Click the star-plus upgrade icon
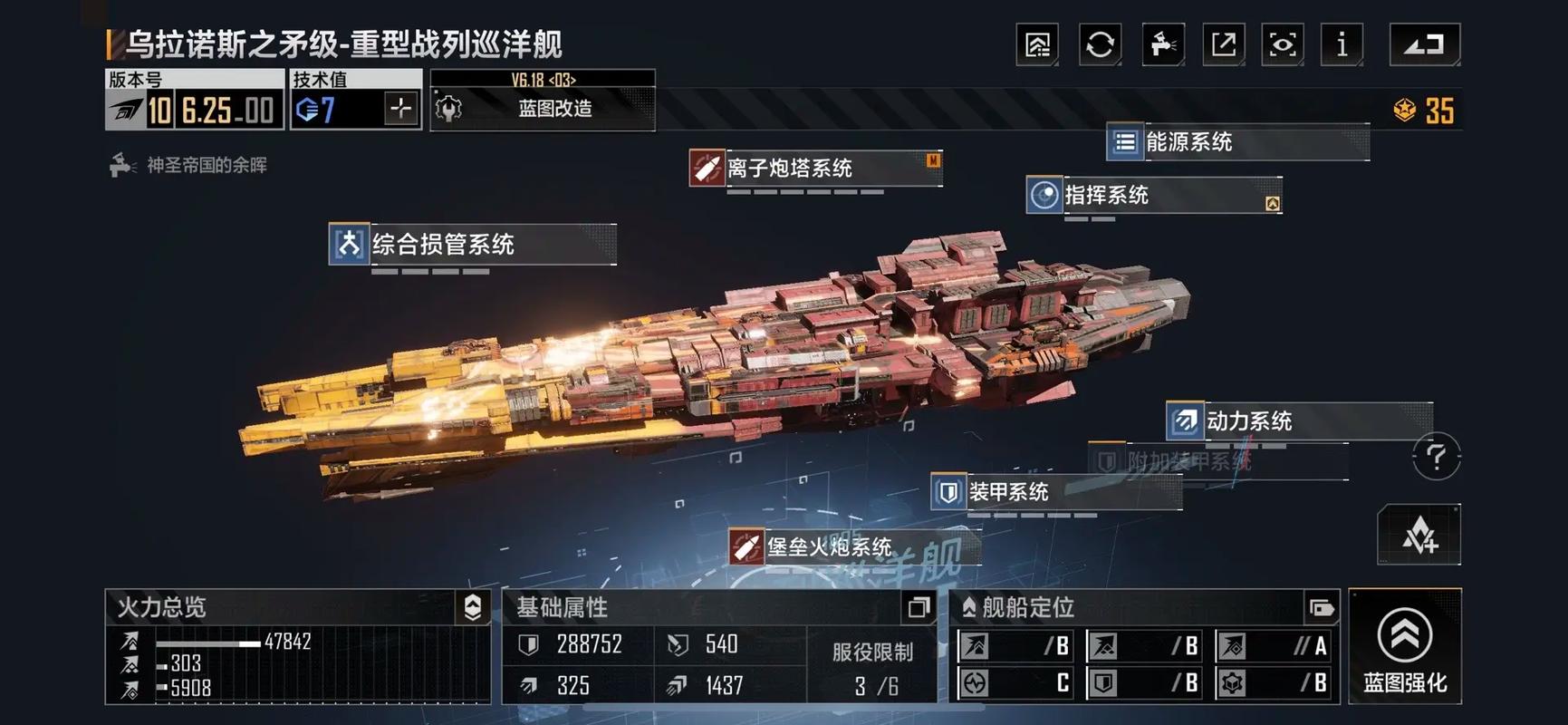 [x=1419, y=536]
